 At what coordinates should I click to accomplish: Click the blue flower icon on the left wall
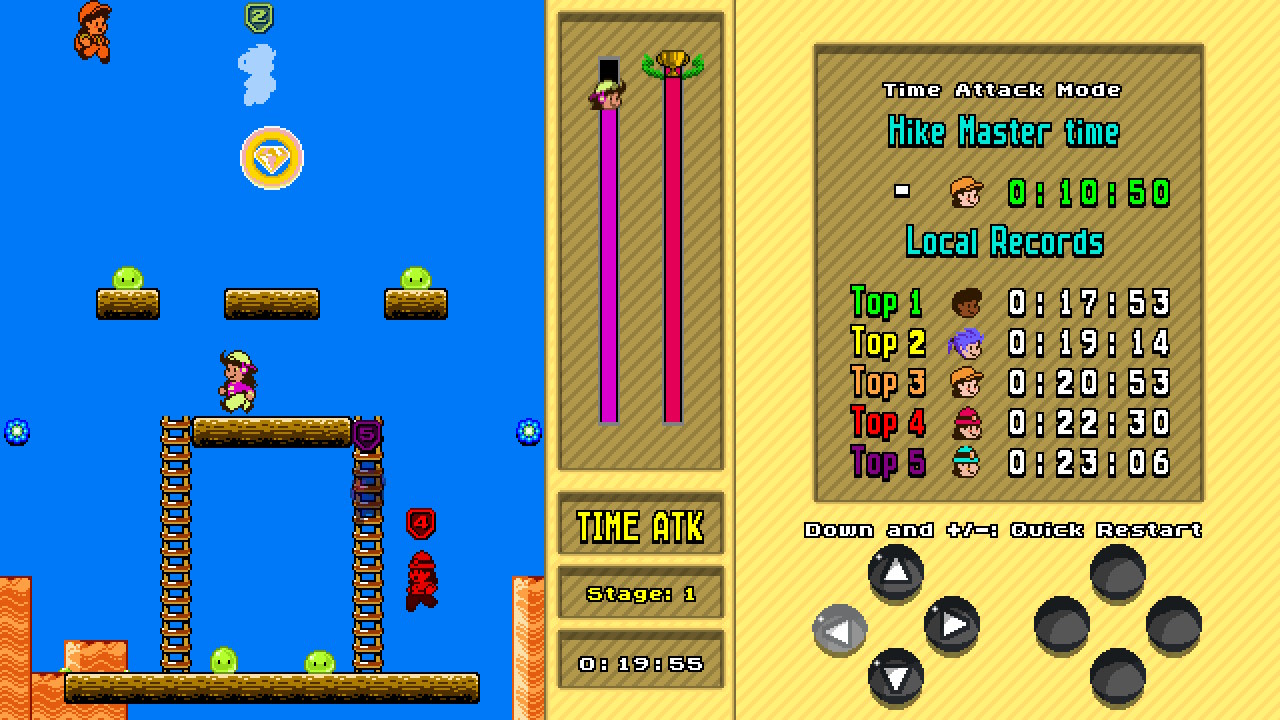(x=16, y=432)
